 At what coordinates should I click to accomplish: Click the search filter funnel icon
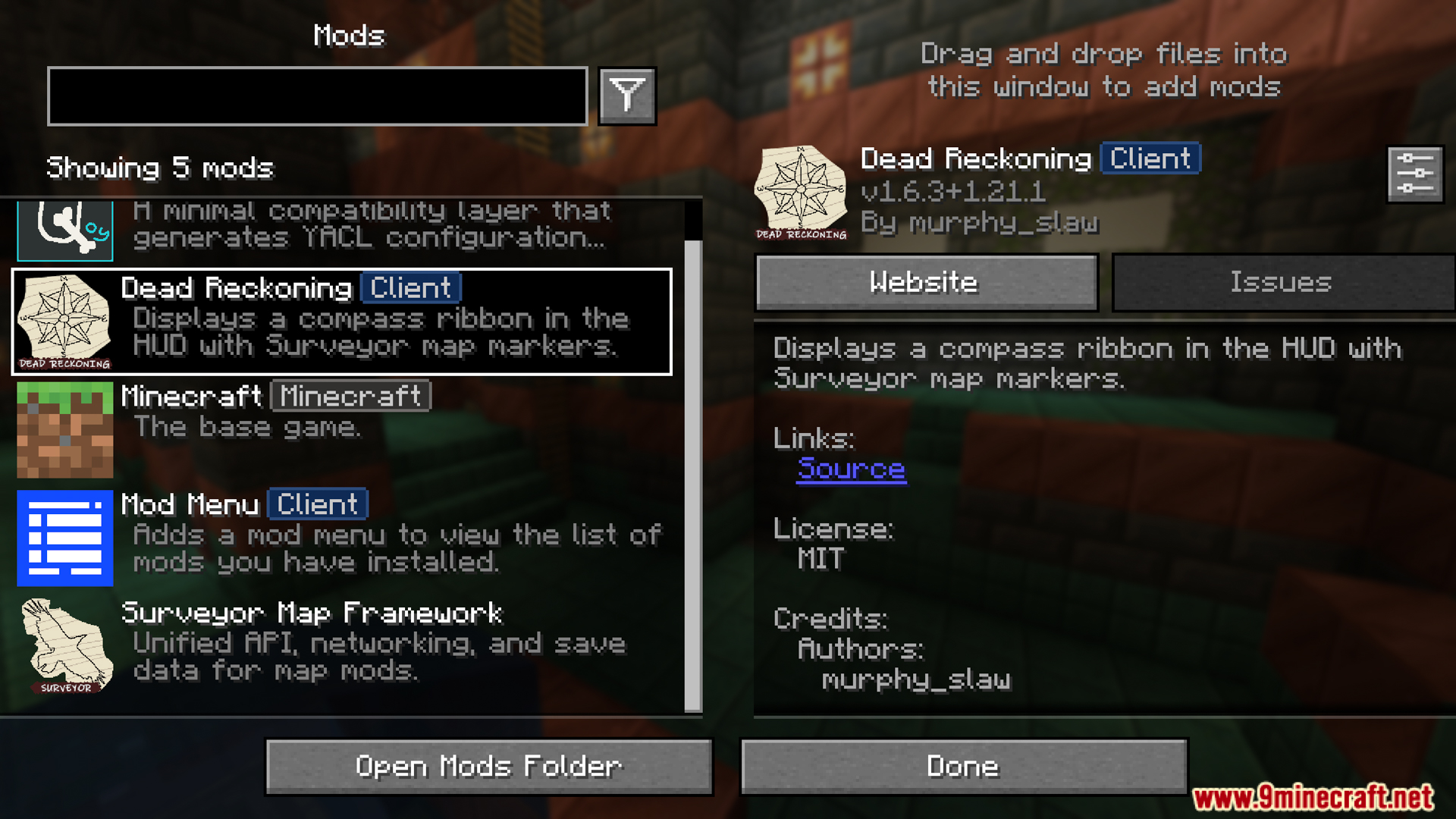(626, 94)
